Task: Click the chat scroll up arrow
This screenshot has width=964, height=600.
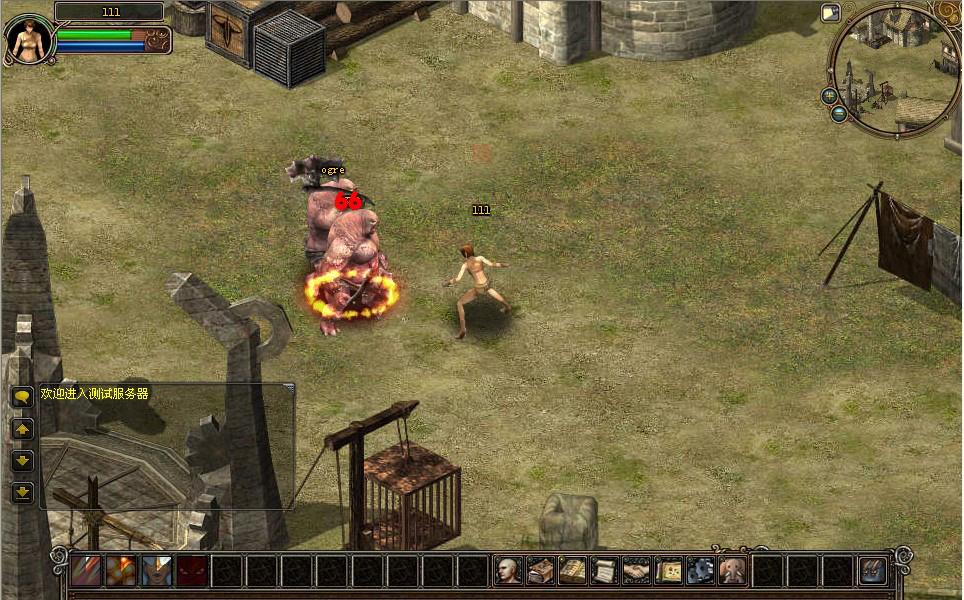Action: pyautogui.click(x=22, y=428)
